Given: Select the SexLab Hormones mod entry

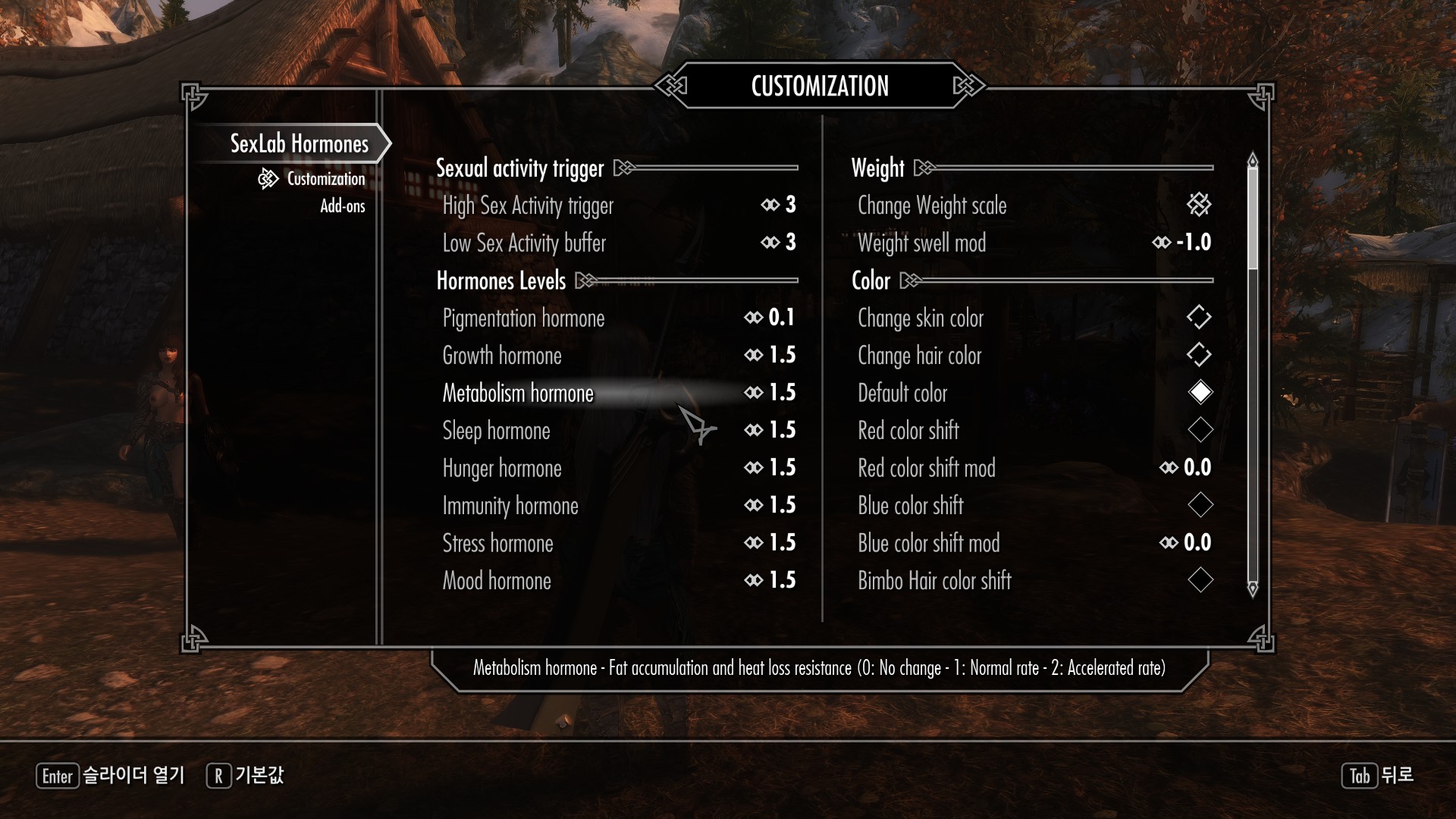Looking at the screenshot, I should (299, 143).
